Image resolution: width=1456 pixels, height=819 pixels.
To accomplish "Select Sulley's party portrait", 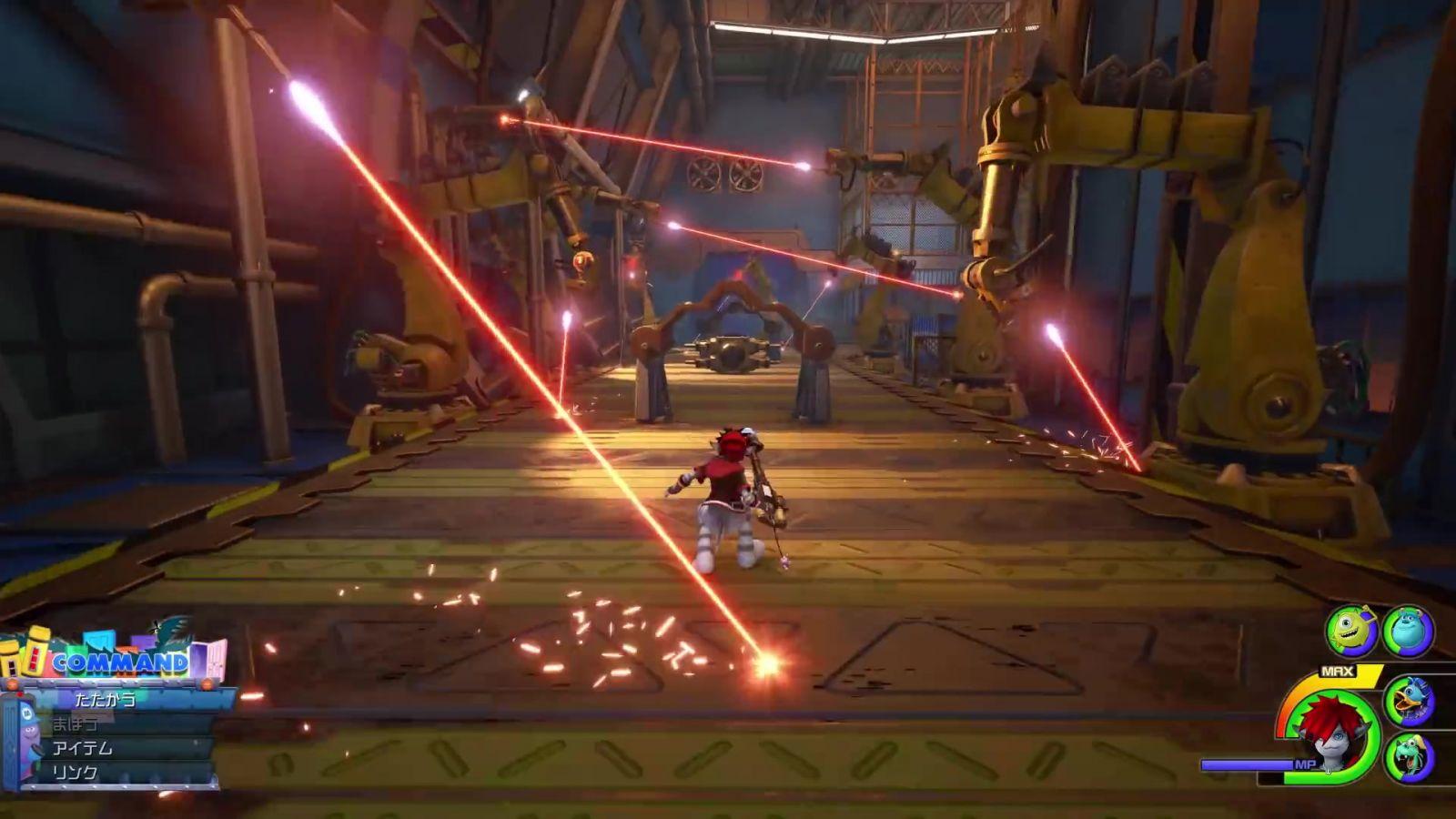I will click(1407, 631).
